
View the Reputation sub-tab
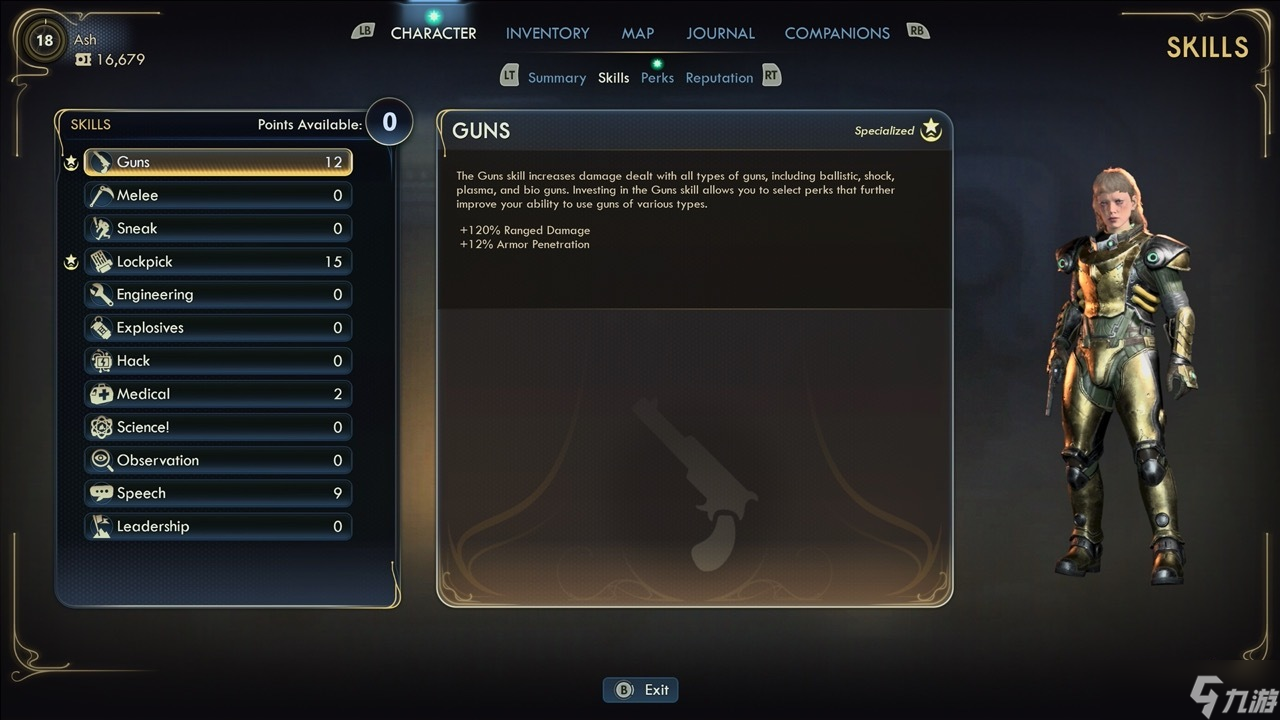719,78
